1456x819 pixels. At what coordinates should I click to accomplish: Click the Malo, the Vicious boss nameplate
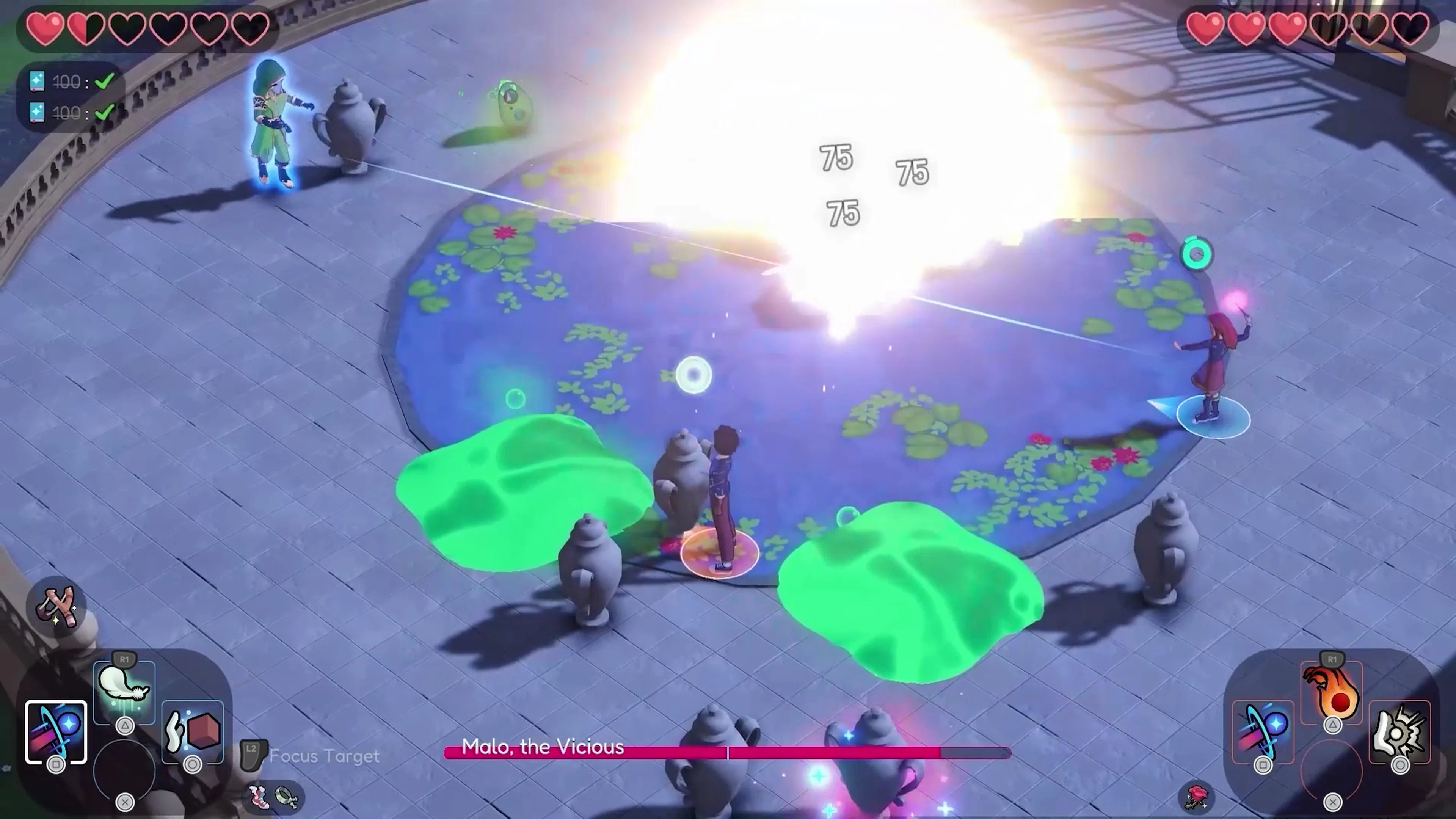[x=543, y=747]
